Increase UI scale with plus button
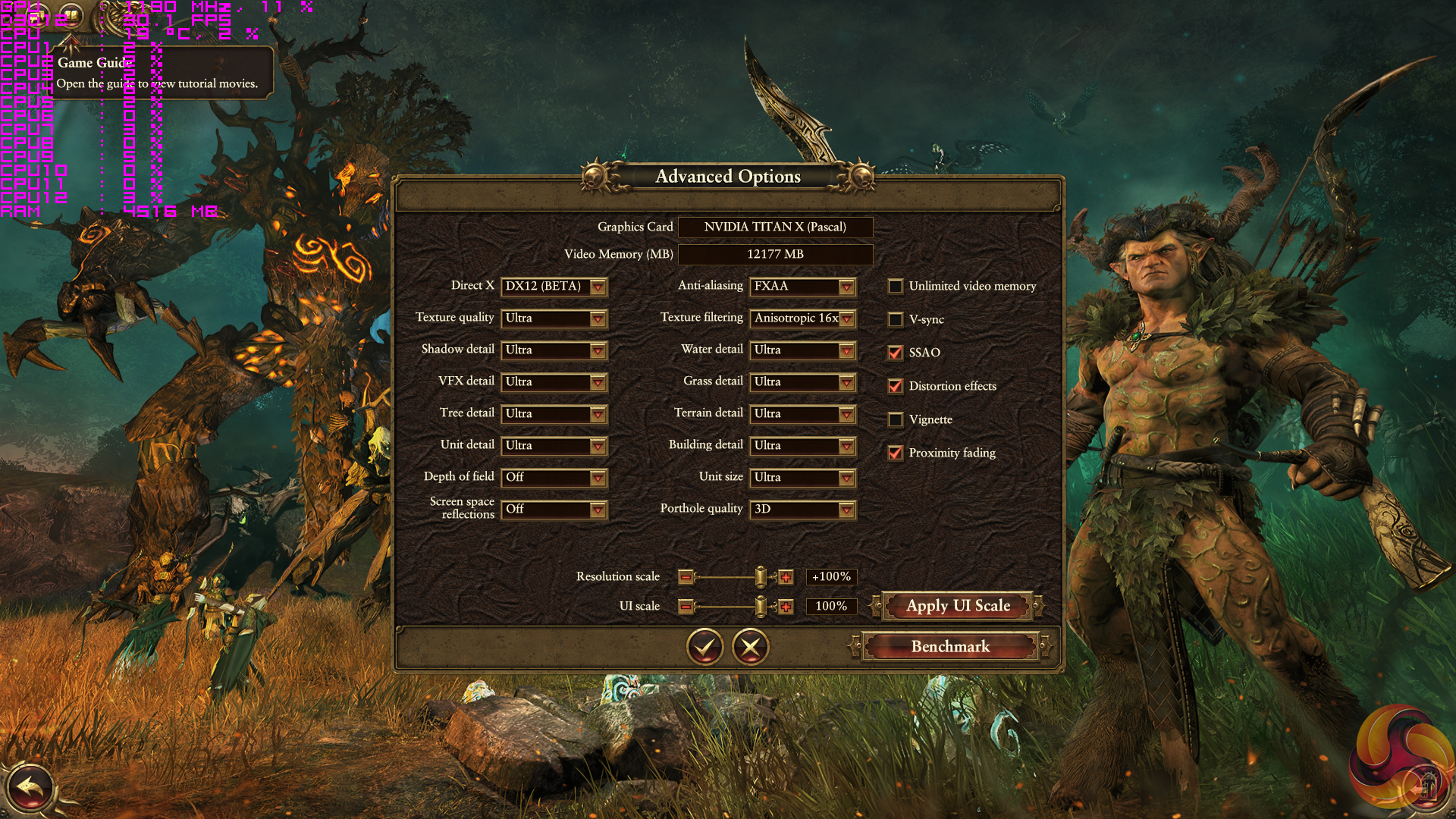Screen dimensions: 1456x819 pyautogui.click(x=786, y=607)
